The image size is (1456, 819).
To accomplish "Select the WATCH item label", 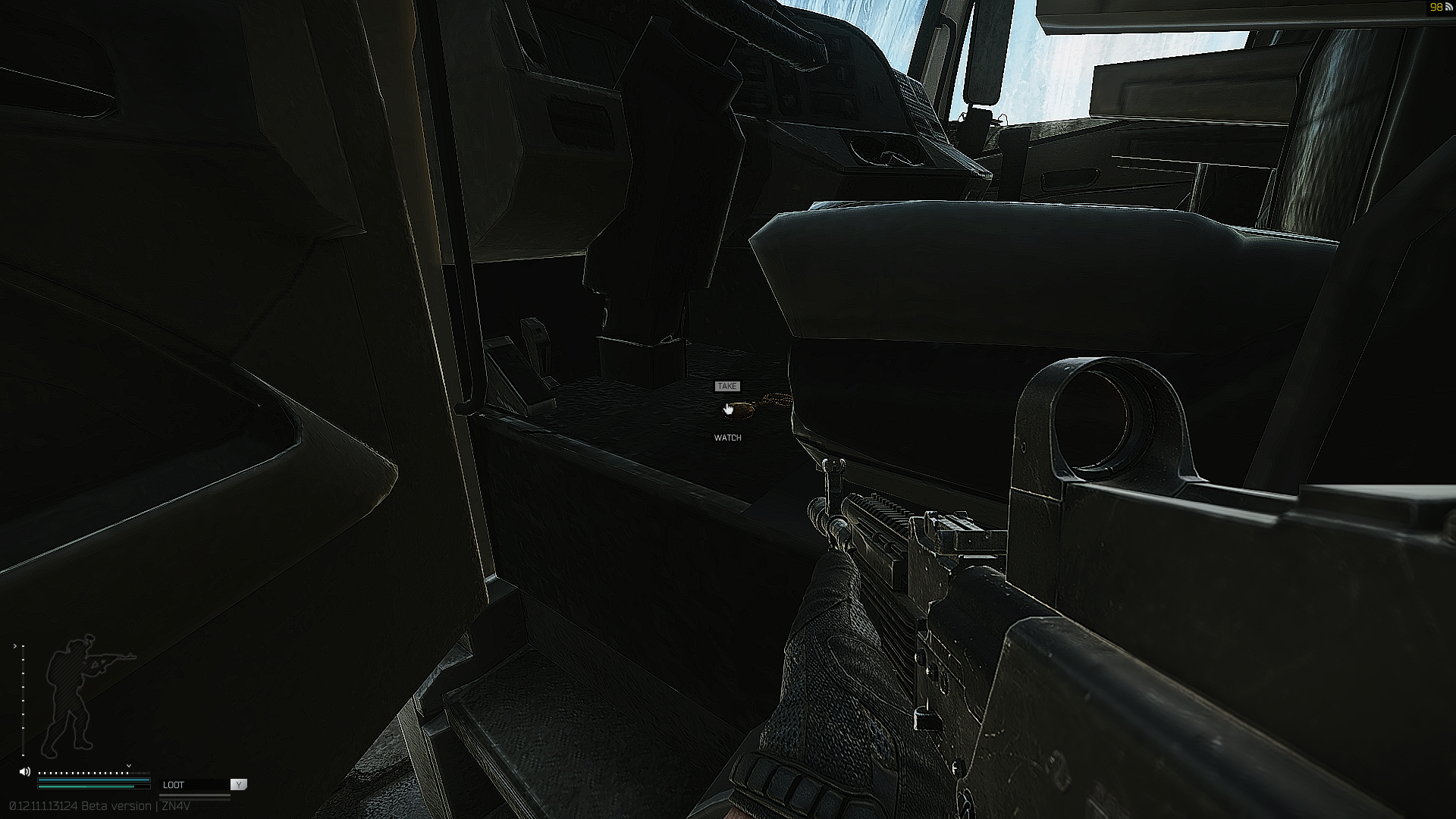I will pos(728,438).
